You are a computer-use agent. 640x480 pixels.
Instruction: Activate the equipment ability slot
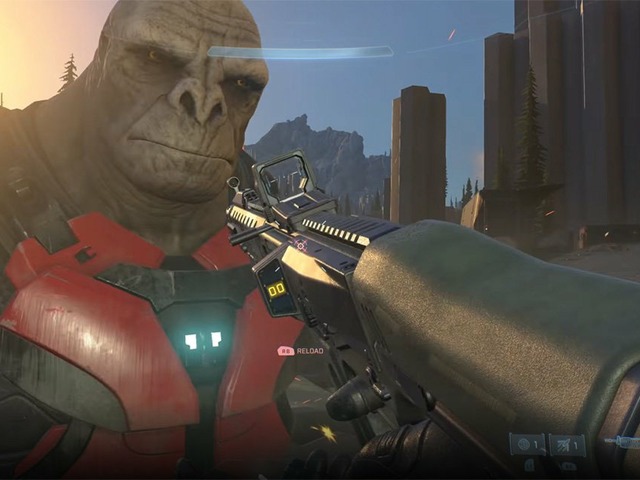pos(567,445)
